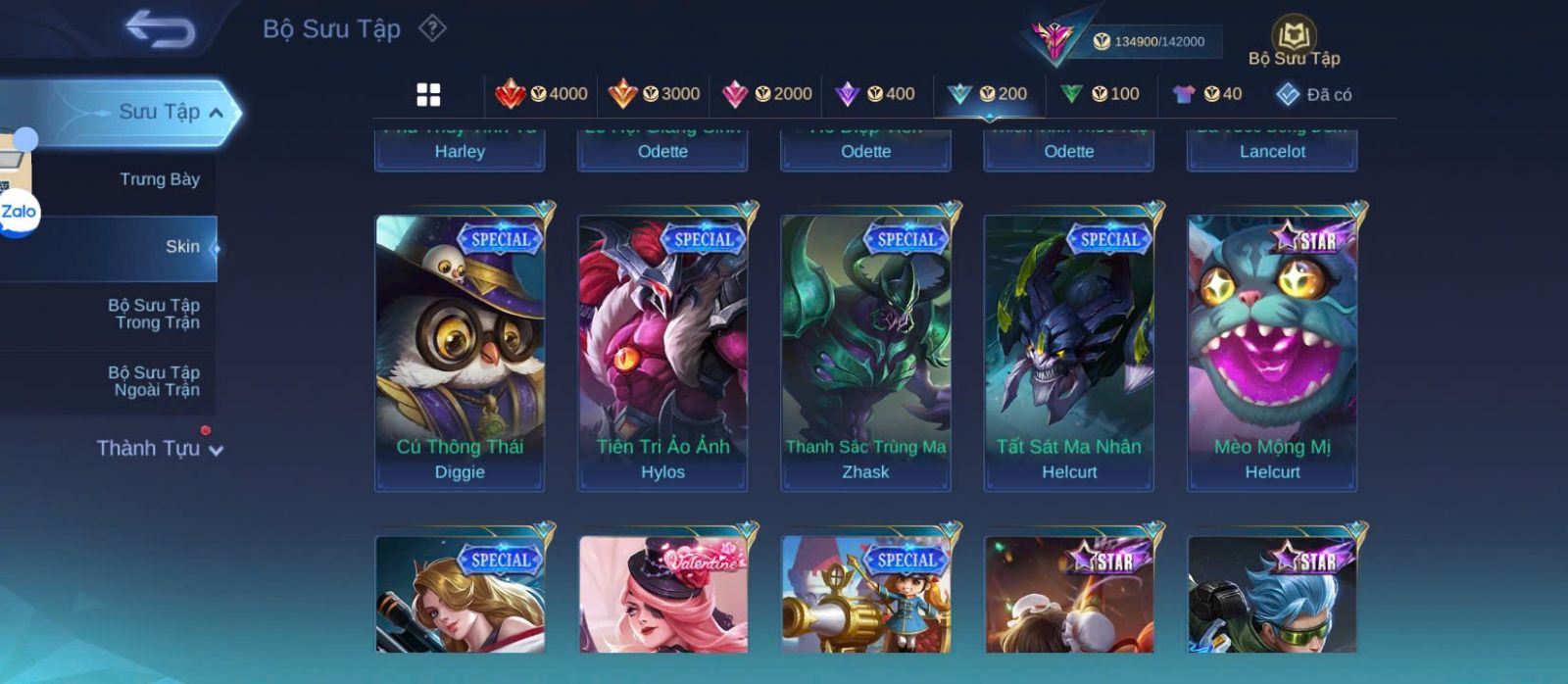Choose Hylos's Tiên Tri Ảo Ảnh skin
The height and width of the screenshot is (684, 1568).
pos(662,350)
